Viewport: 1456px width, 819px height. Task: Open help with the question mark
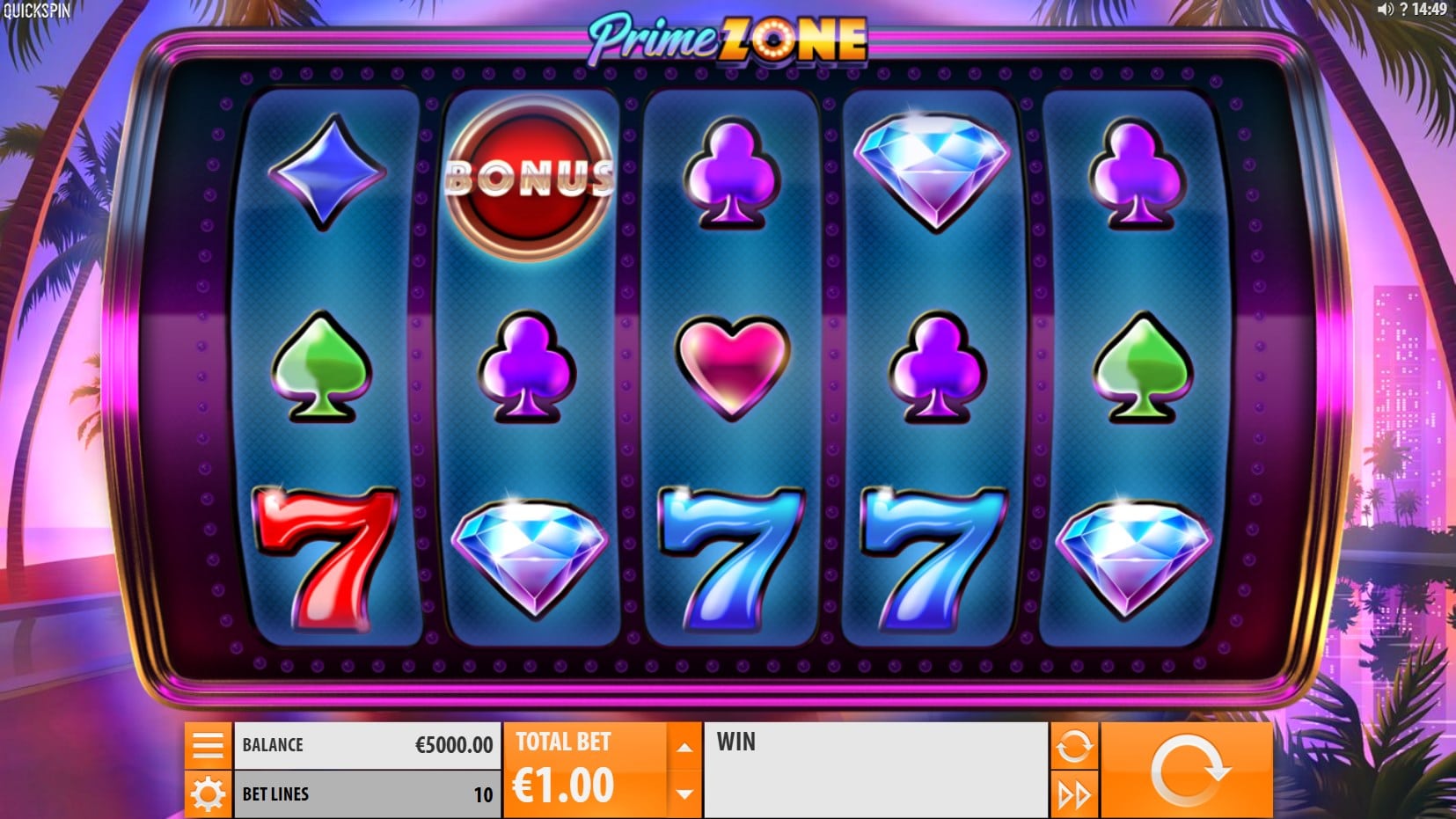1403,9
